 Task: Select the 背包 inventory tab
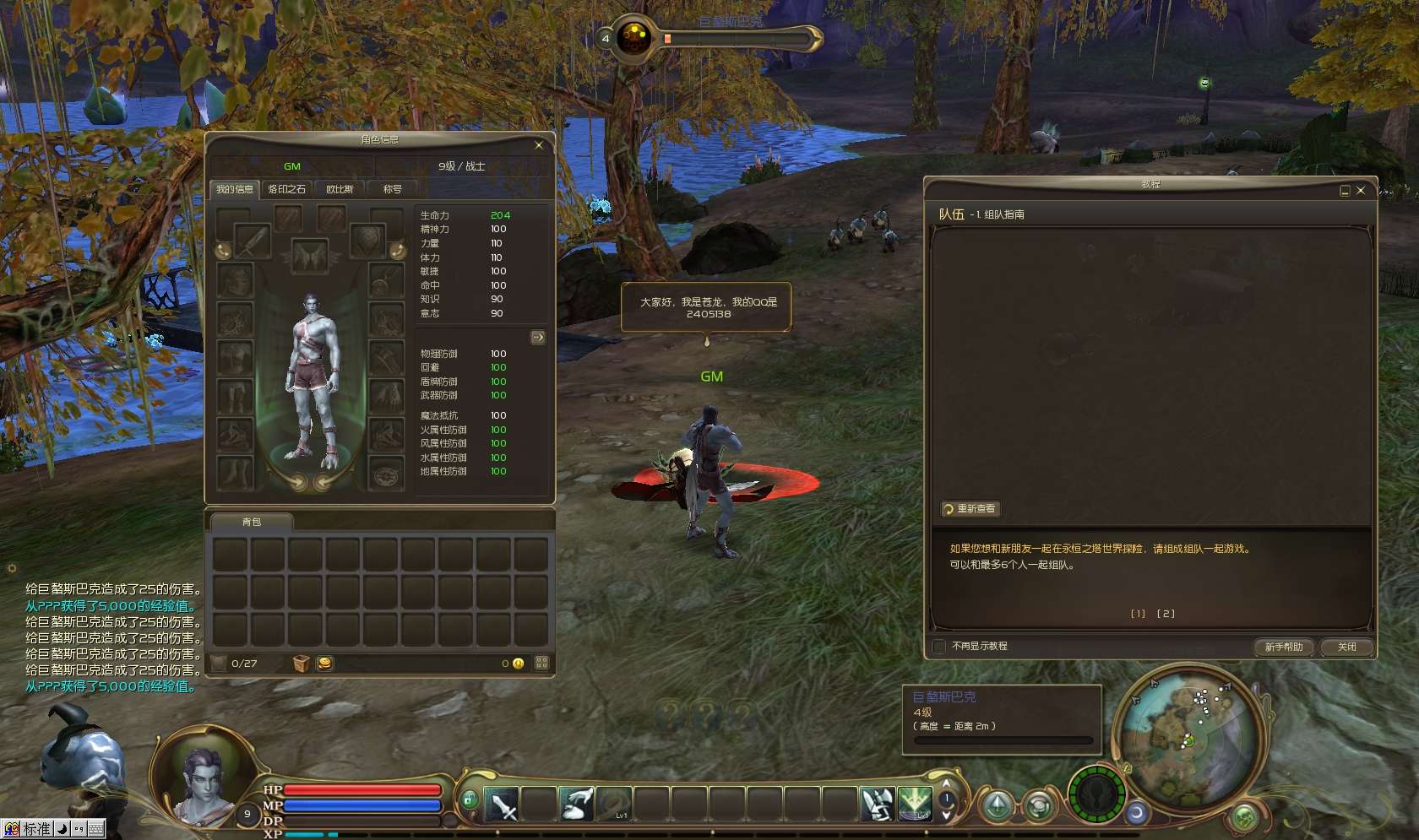tap(252, 522)
